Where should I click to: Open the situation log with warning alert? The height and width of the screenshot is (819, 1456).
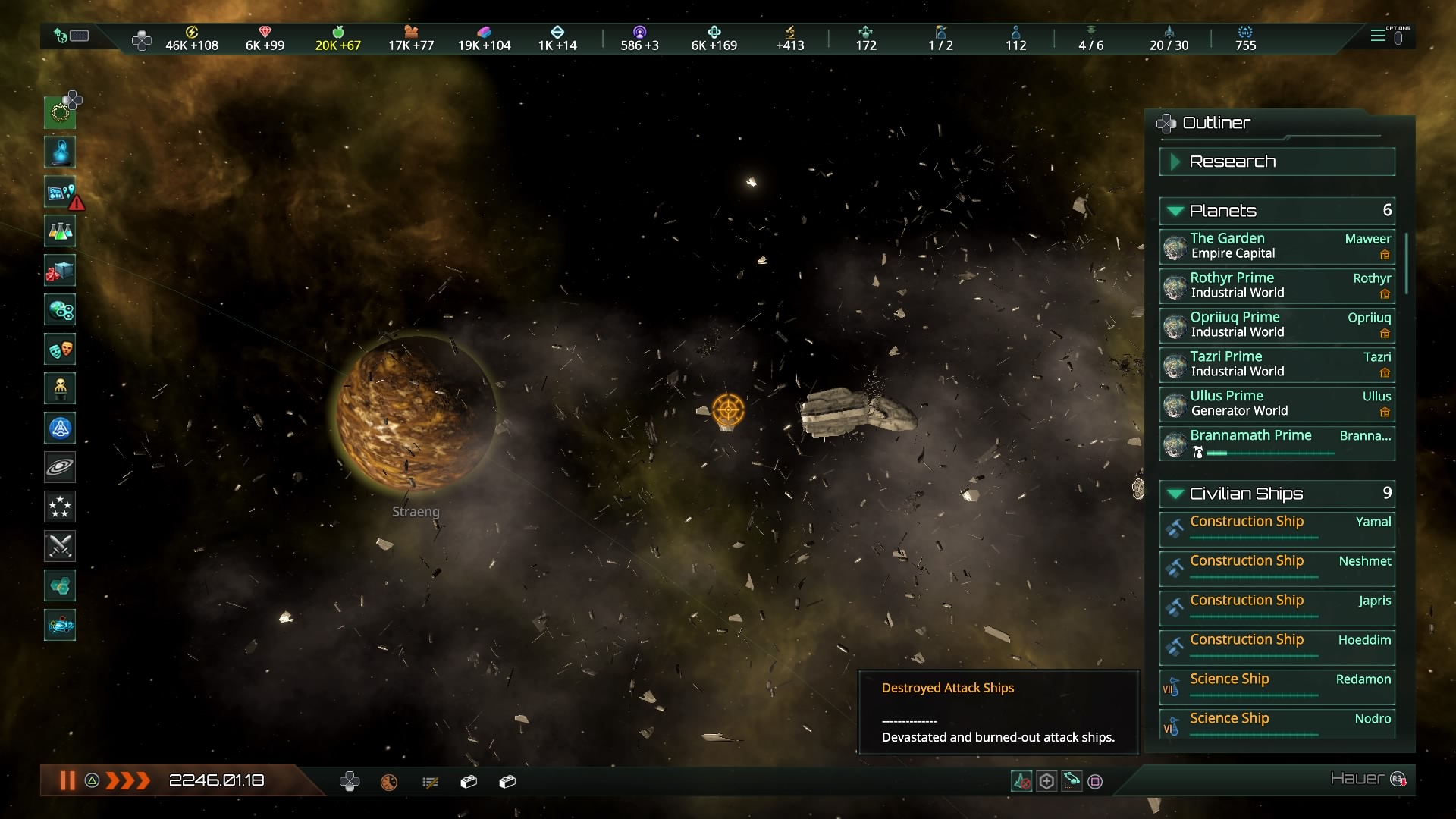[61, 193]
